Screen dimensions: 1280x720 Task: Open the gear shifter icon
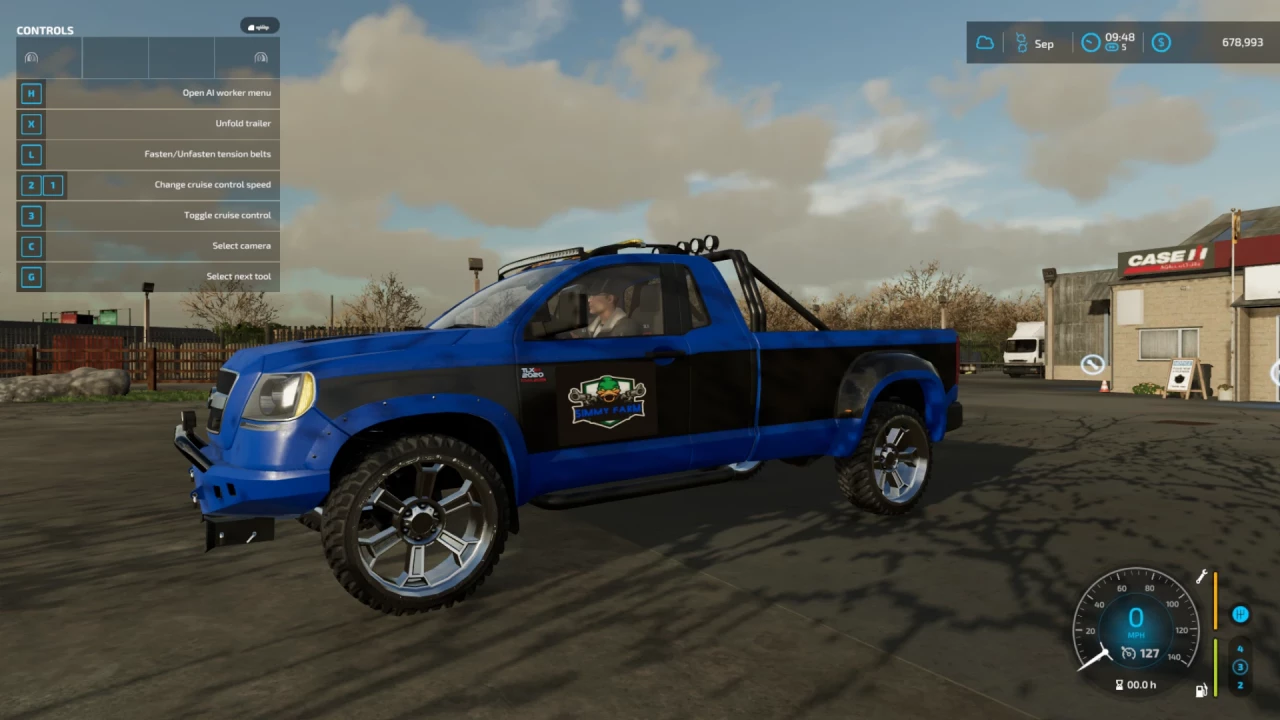[1240, 613]
